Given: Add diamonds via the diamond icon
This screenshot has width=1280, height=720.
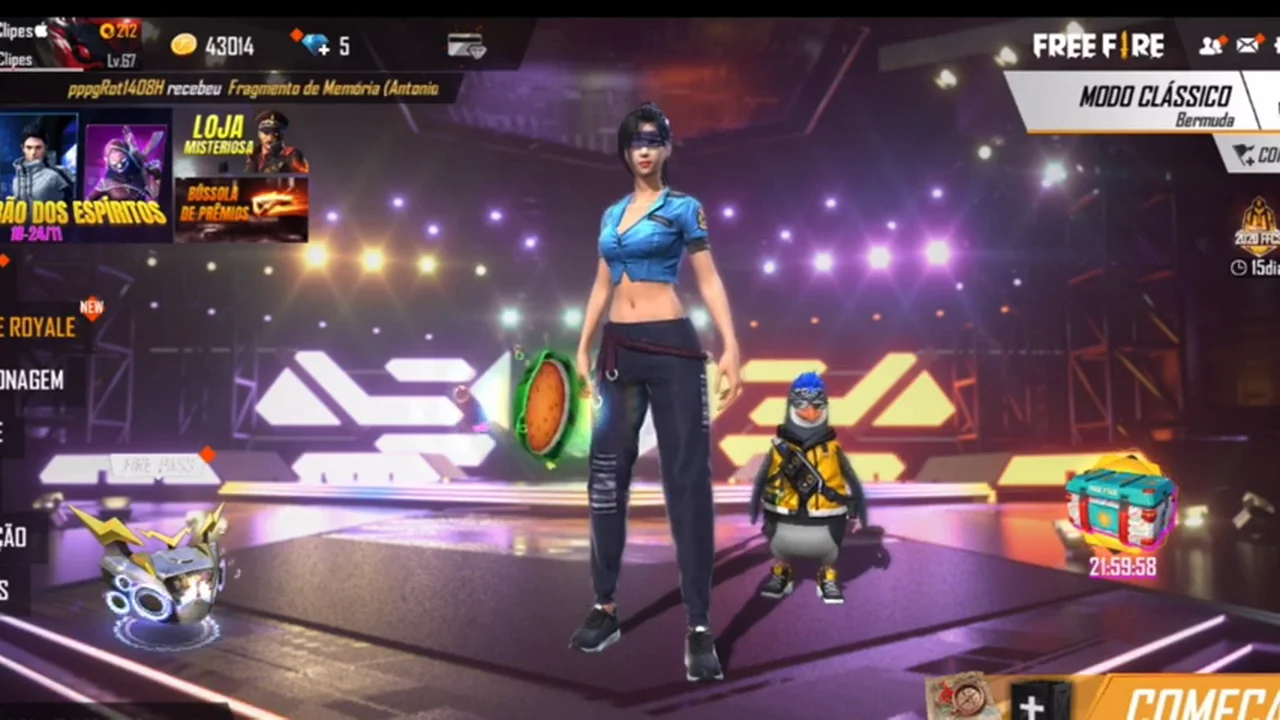Looking at the screenshot, I should [317, 45].
